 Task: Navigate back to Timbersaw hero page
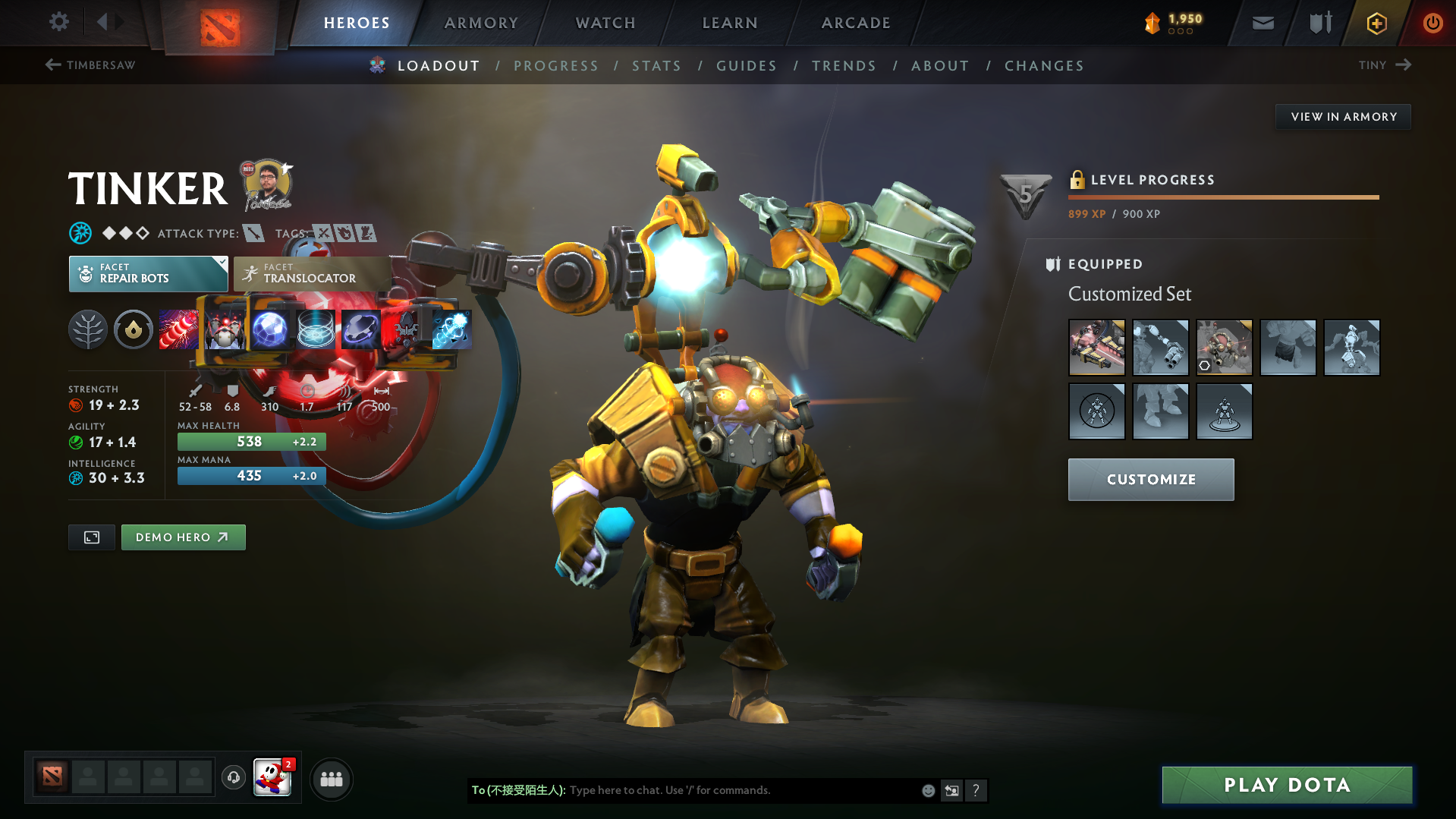point(90,65)
